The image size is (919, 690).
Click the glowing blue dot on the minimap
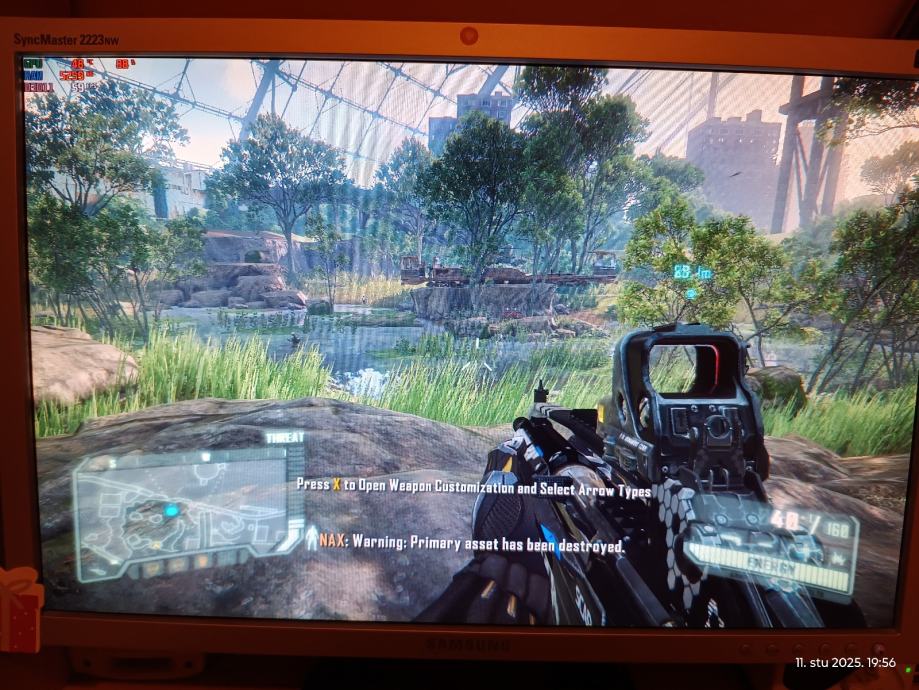point(171,511)
